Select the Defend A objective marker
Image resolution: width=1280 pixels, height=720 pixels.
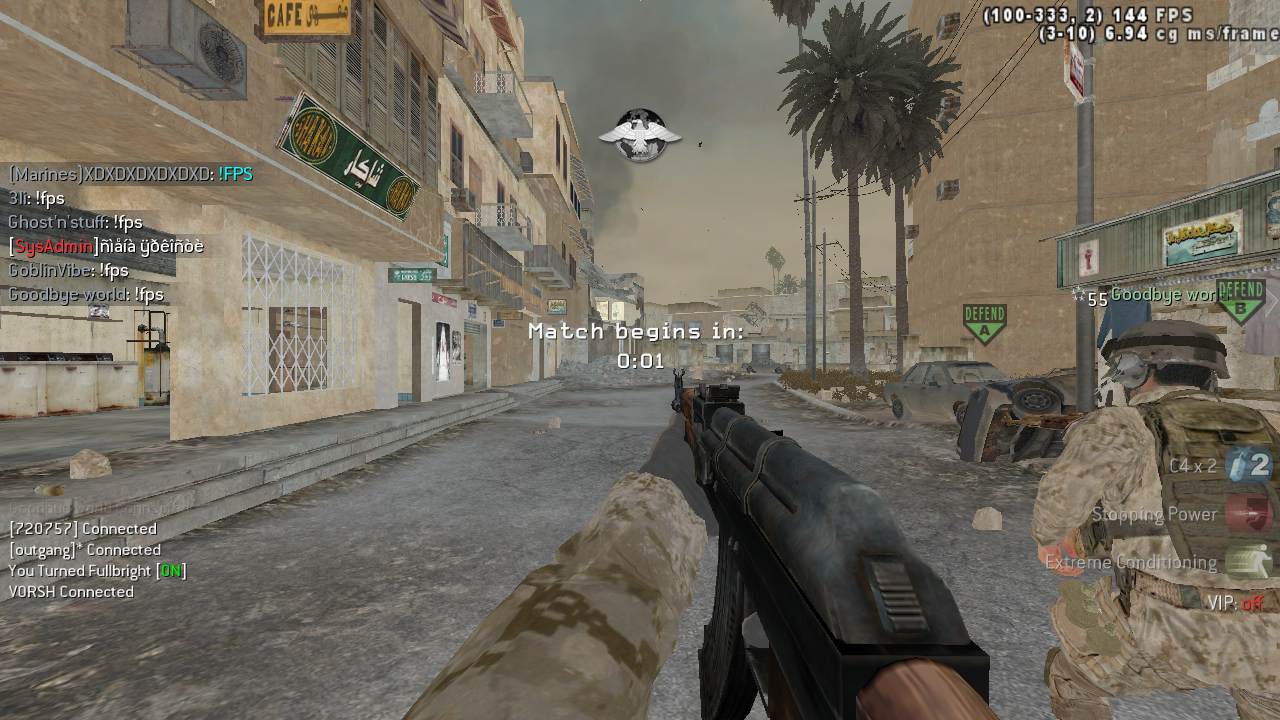point(984,324)
